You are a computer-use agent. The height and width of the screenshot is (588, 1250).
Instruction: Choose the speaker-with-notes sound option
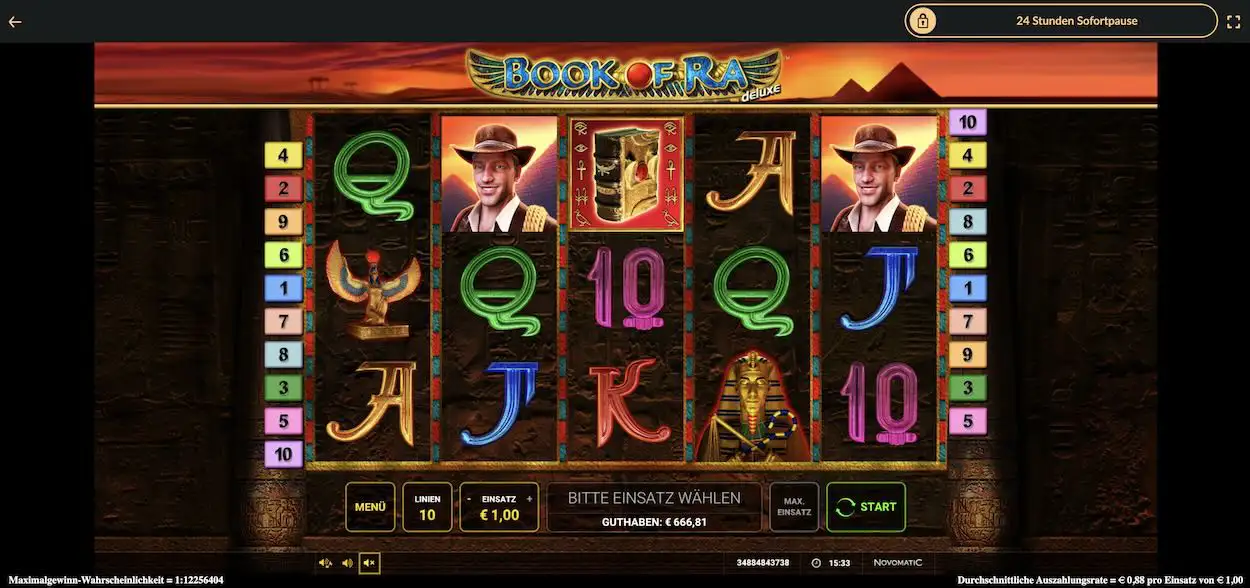[325, 563]
